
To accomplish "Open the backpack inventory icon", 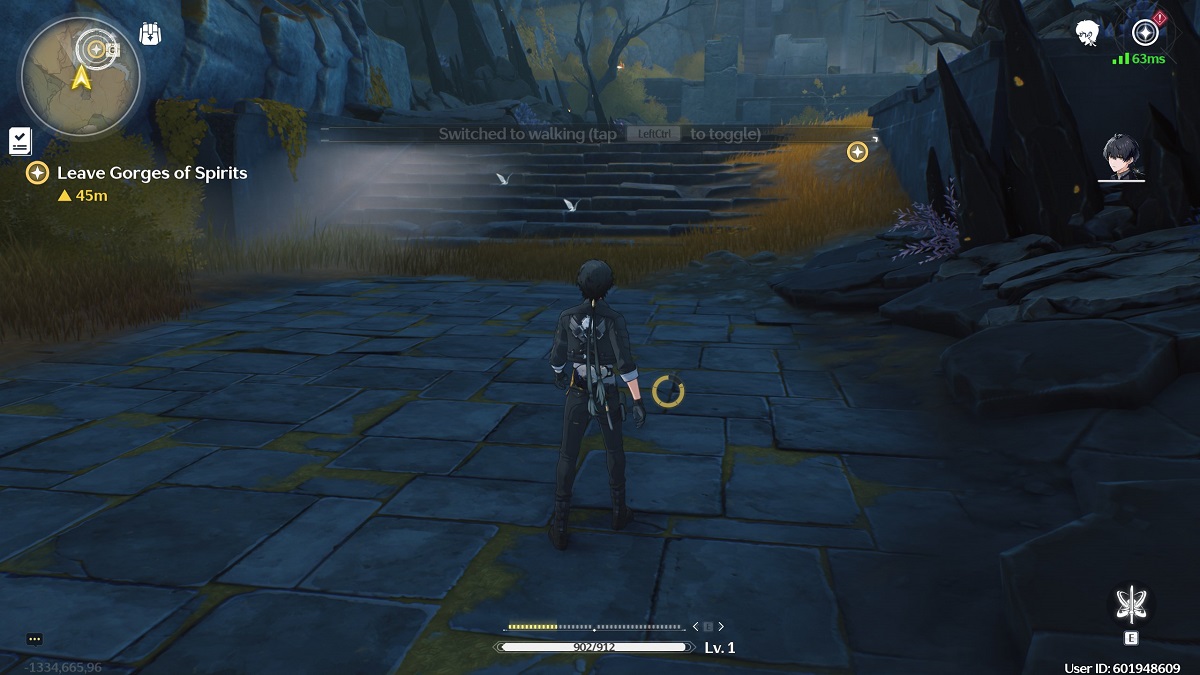I will click(150, 33).
